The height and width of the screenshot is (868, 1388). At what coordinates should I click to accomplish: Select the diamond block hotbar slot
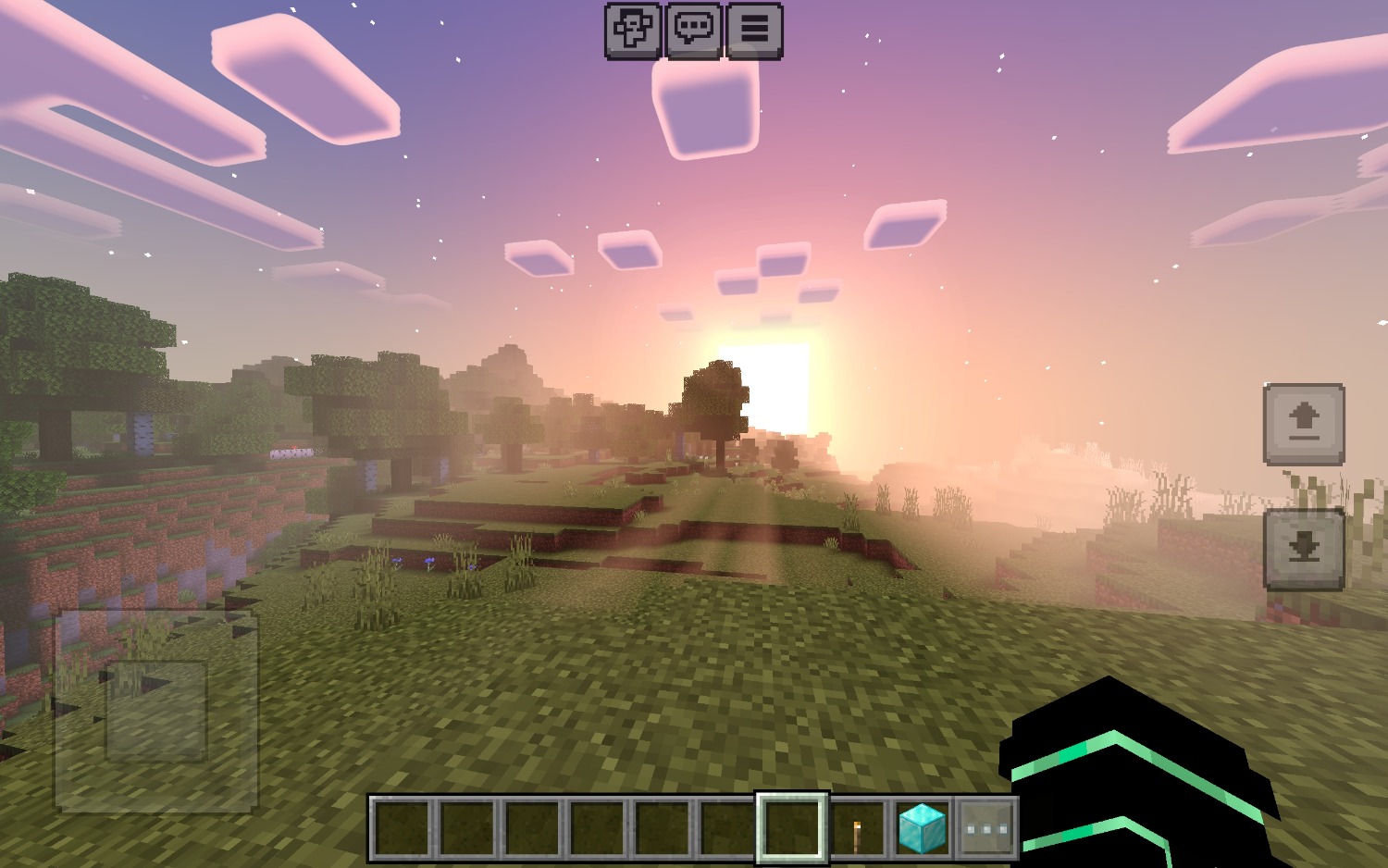pyautogui.click(x=923, y=828)
